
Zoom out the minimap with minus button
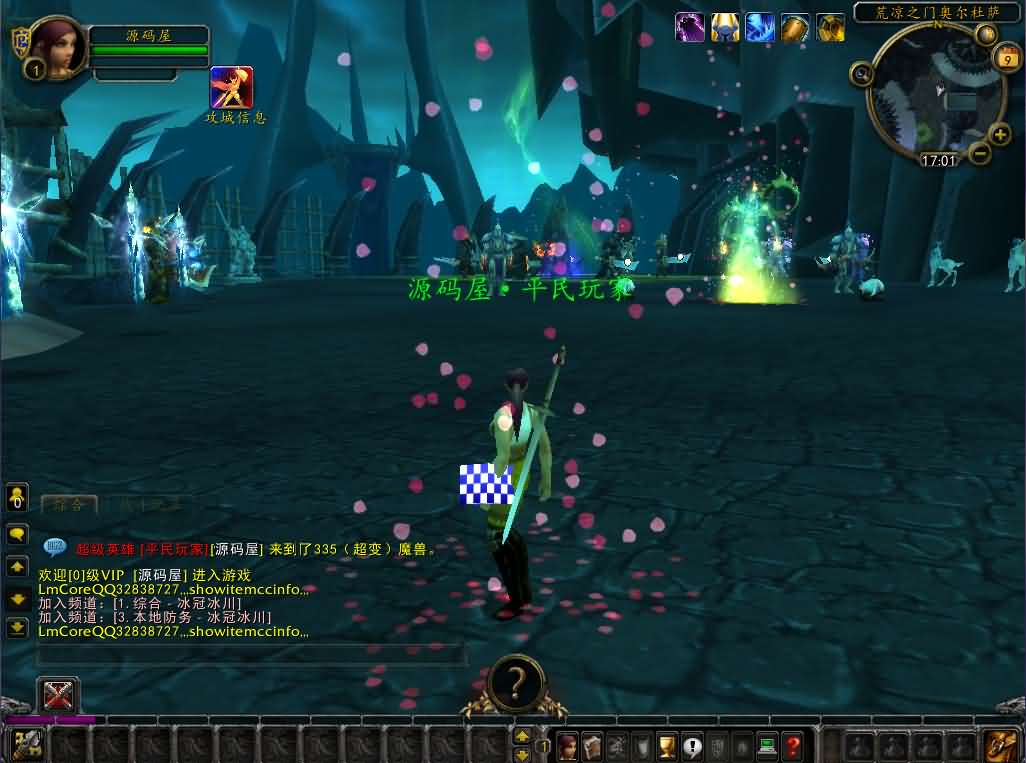[980, 153]
